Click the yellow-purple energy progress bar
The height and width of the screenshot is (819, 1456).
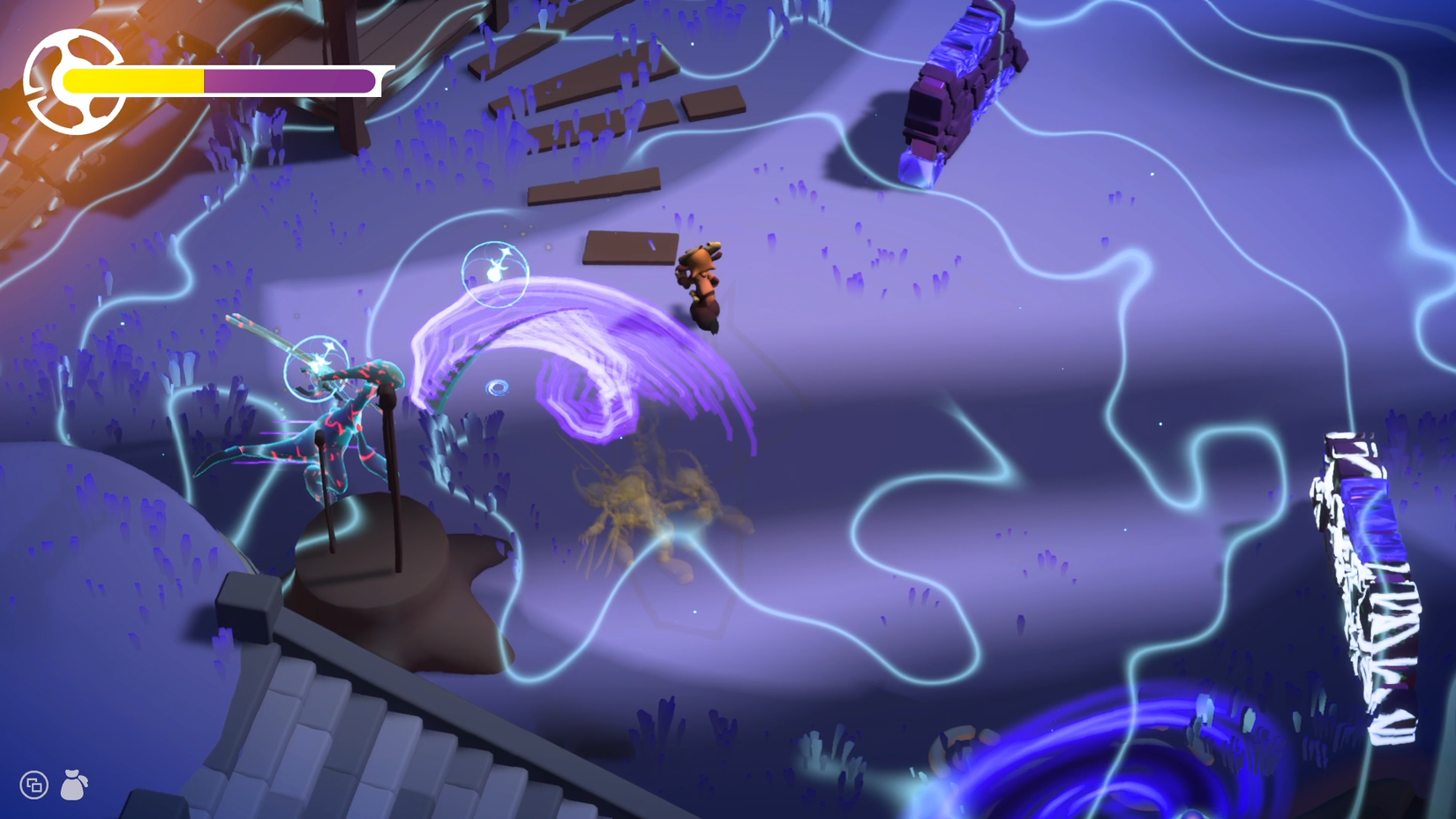(221, 79)
